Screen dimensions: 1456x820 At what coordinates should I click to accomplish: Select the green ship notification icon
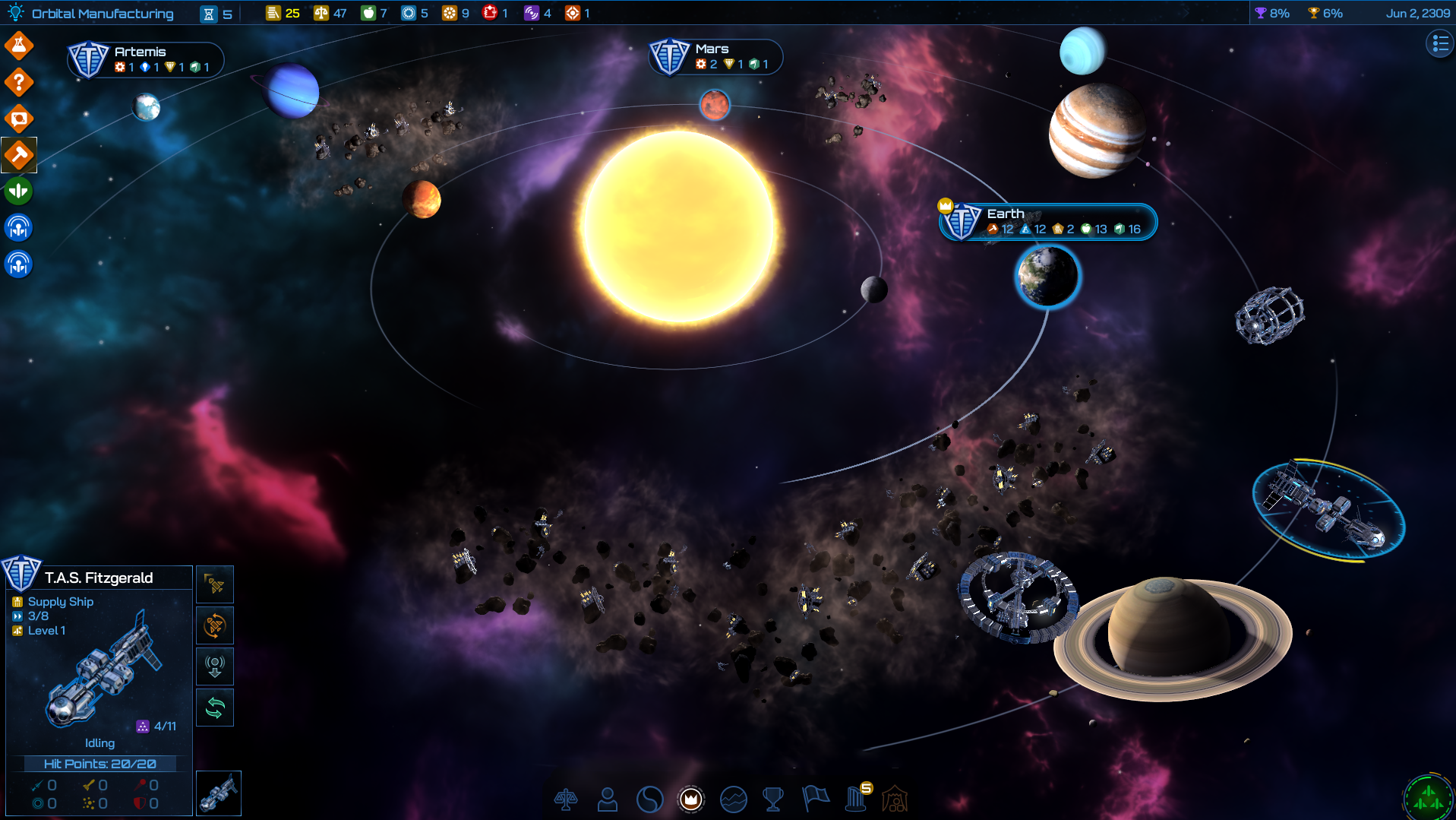(x=19, y=191)
